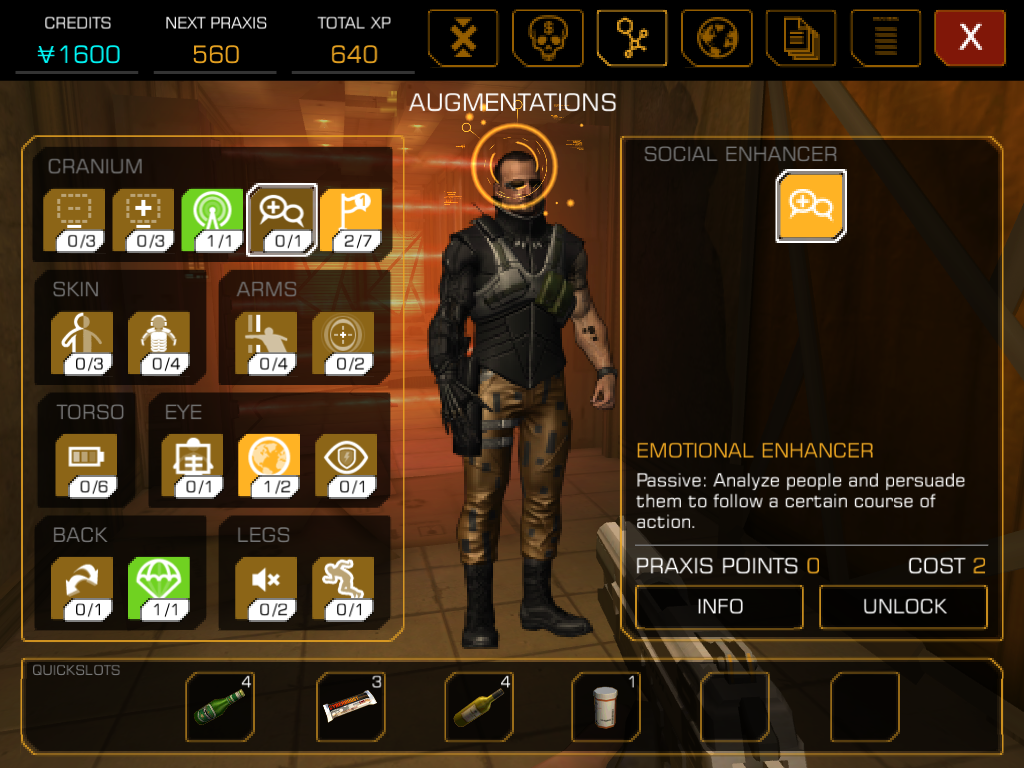Screen dimensions: 1024x768
Task: Show Info for the Social Enhancer
Action: tap(719, 606)
